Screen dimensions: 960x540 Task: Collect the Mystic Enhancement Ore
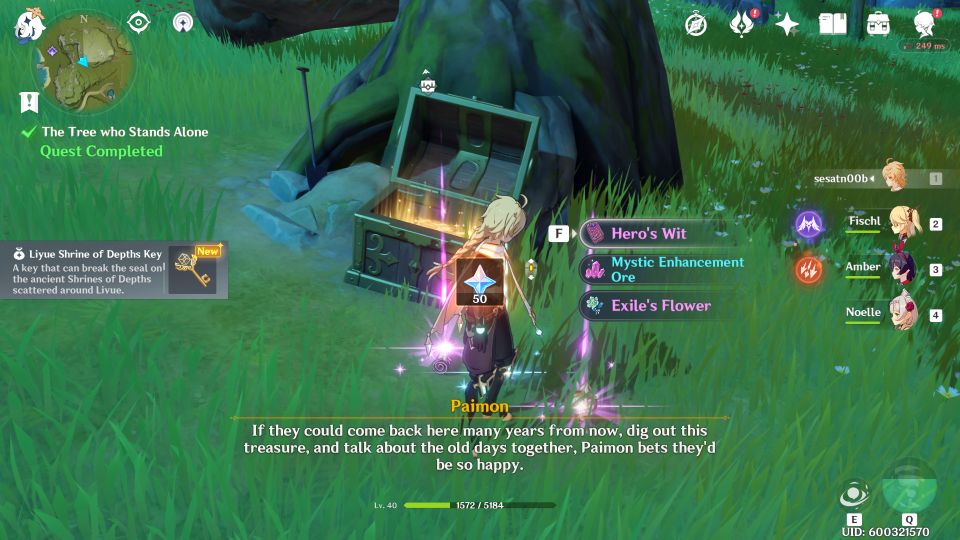pyautogui.click(x=662, y=269)
